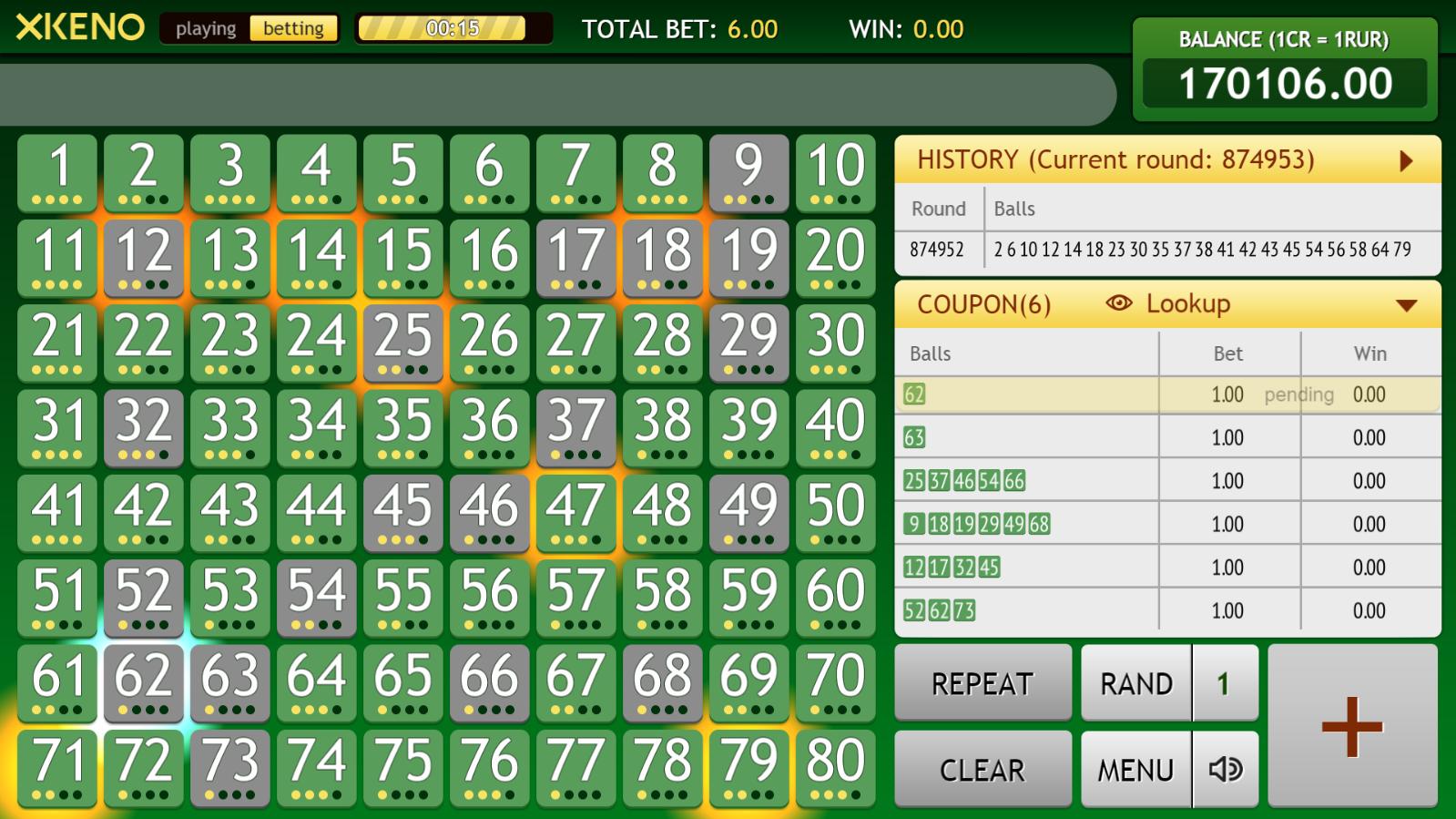Change the random ball count value 1
The height and width of the screenshot is (819, 1456).
tap(1225, 683)
